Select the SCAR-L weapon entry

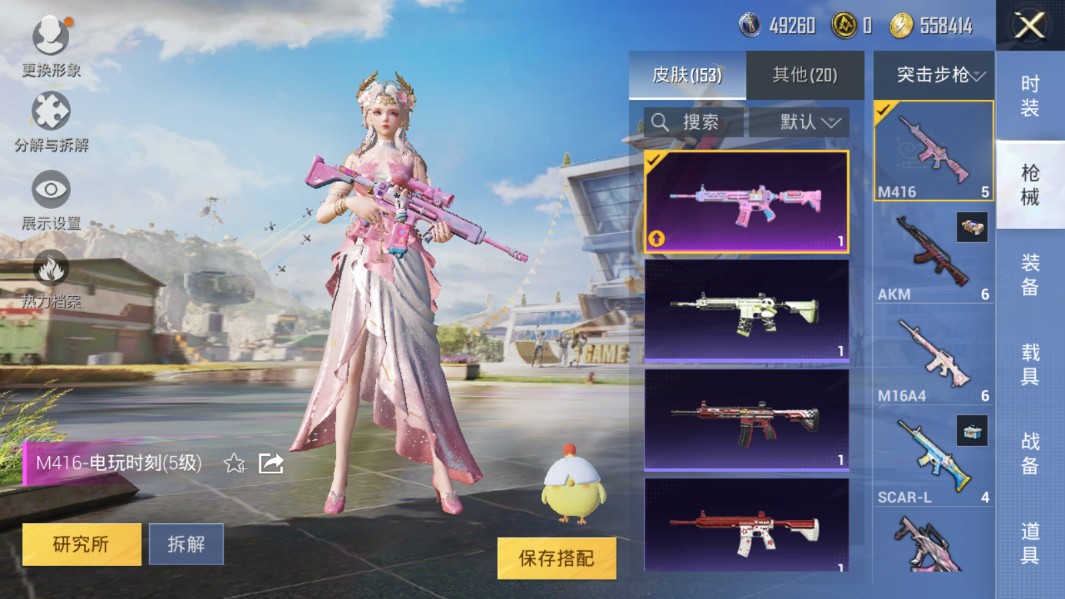[933, 459]
